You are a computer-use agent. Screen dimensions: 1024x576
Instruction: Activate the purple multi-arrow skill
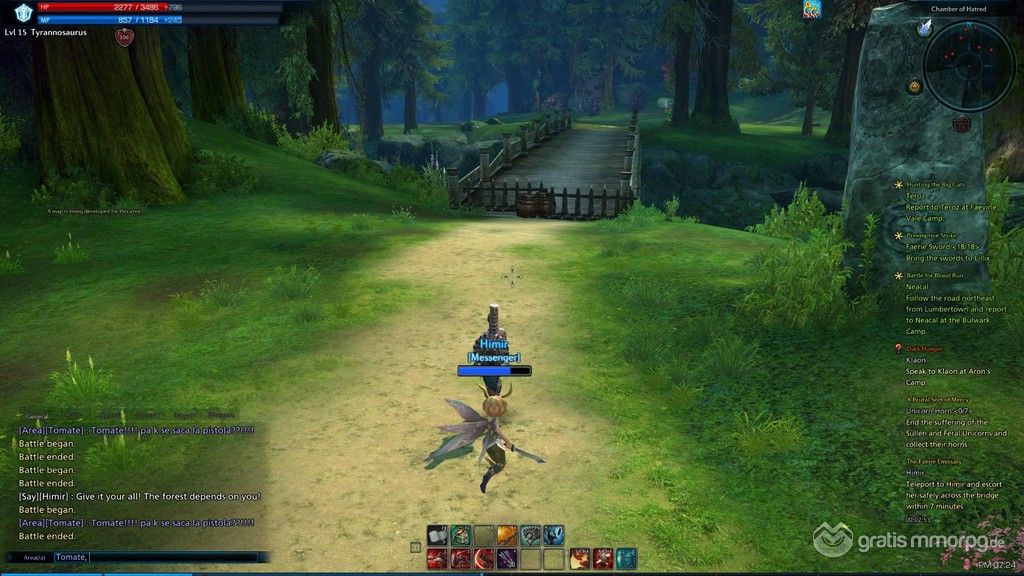coord(507,558)
